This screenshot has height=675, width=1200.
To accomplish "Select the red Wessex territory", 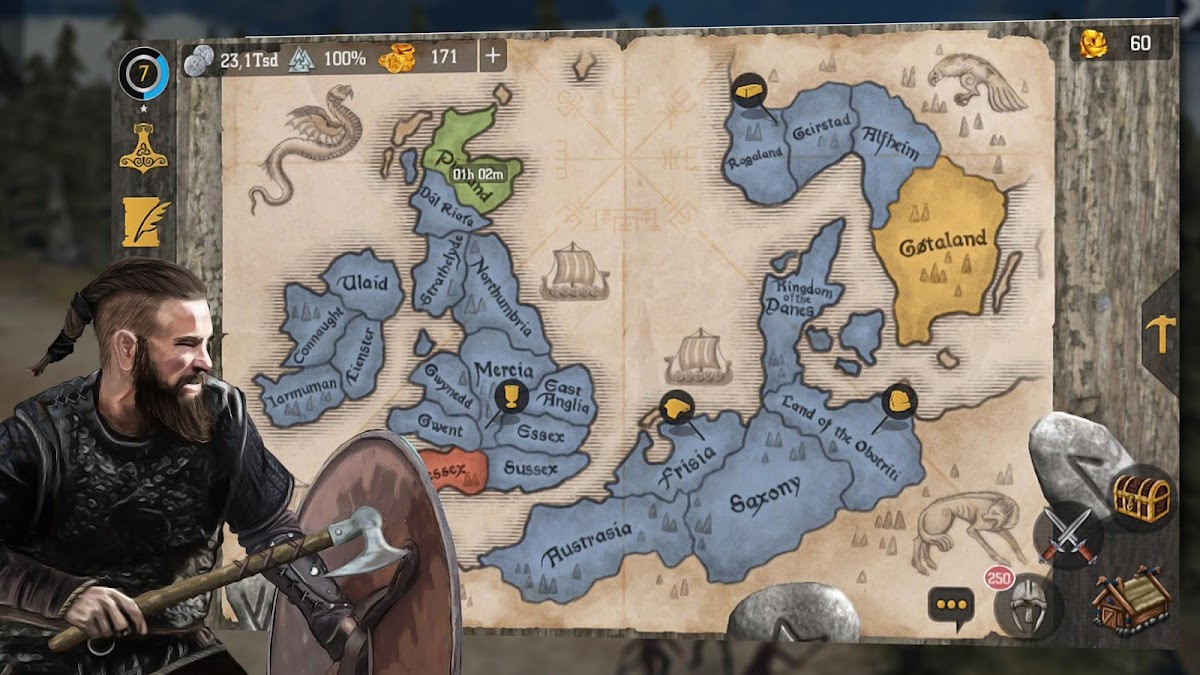I will 453,468.
